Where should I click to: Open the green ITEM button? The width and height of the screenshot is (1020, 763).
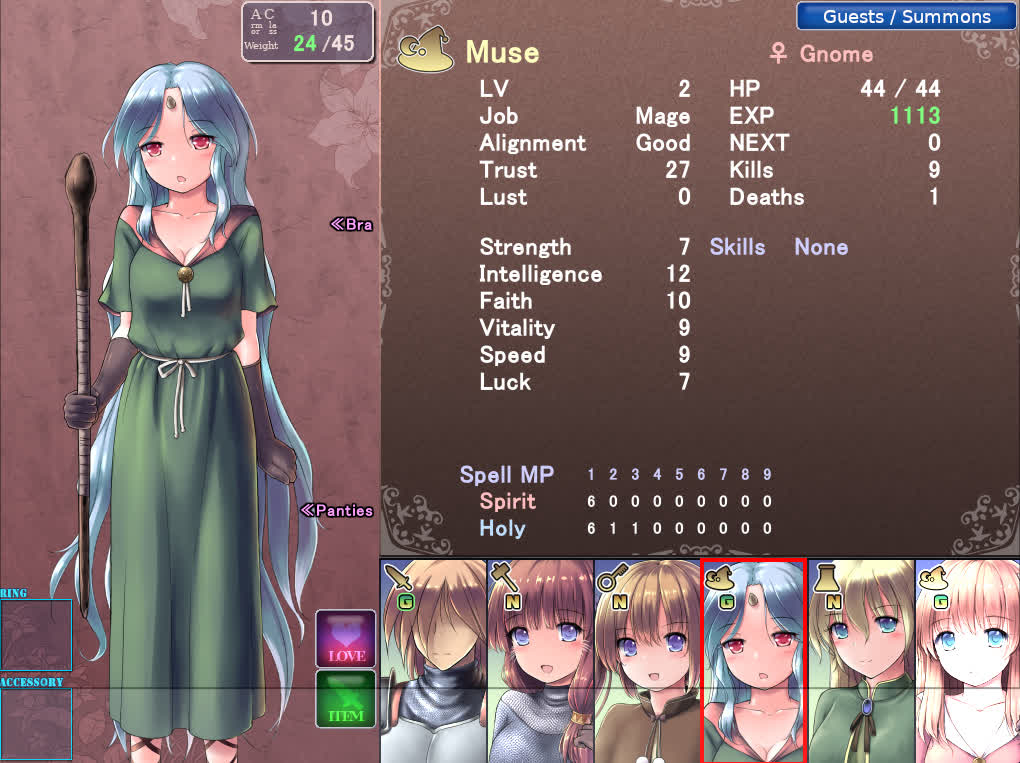[346, 699]
